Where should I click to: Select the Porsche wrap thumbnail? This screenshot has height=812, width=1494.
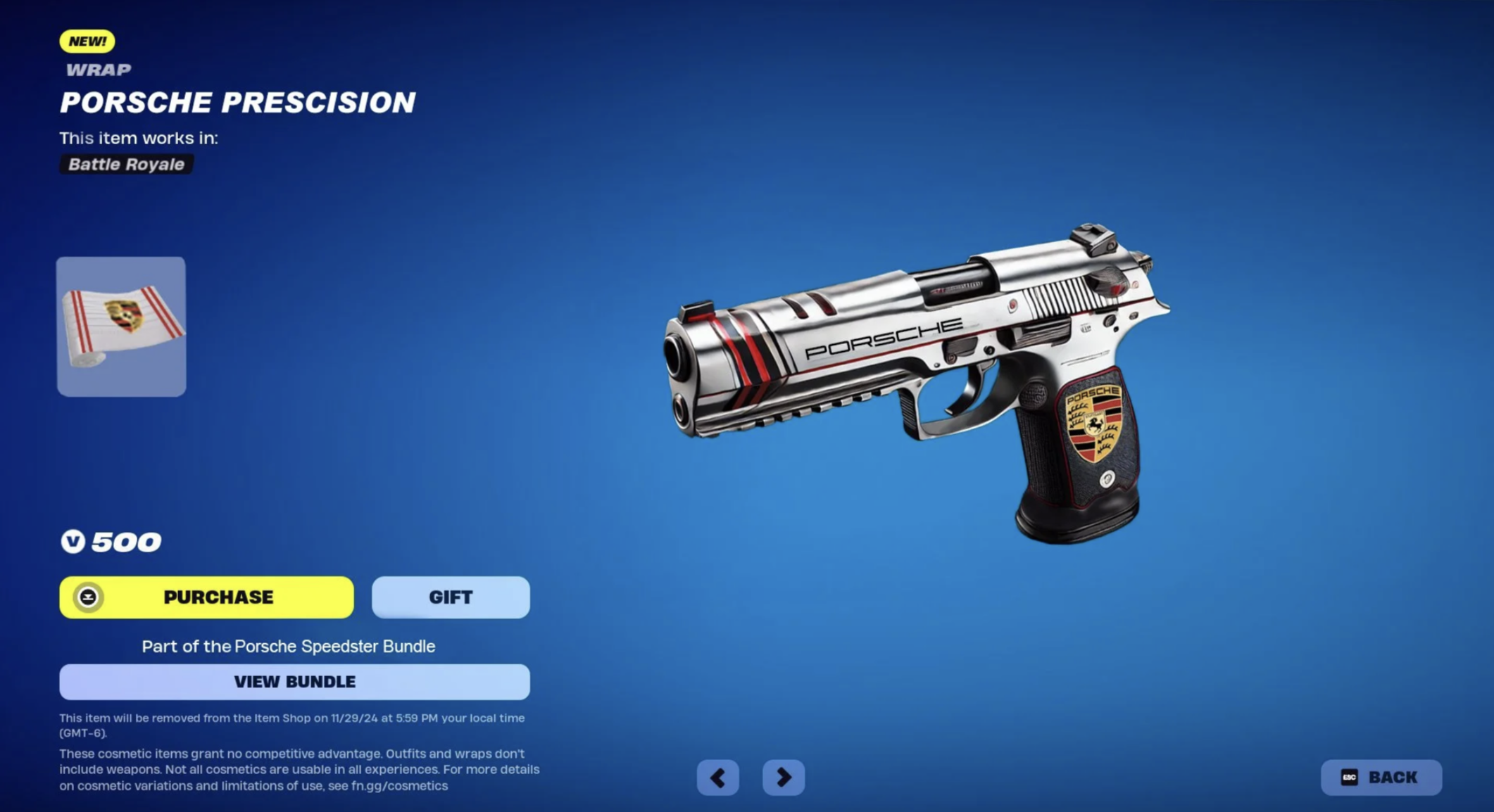tap(121, 326)
